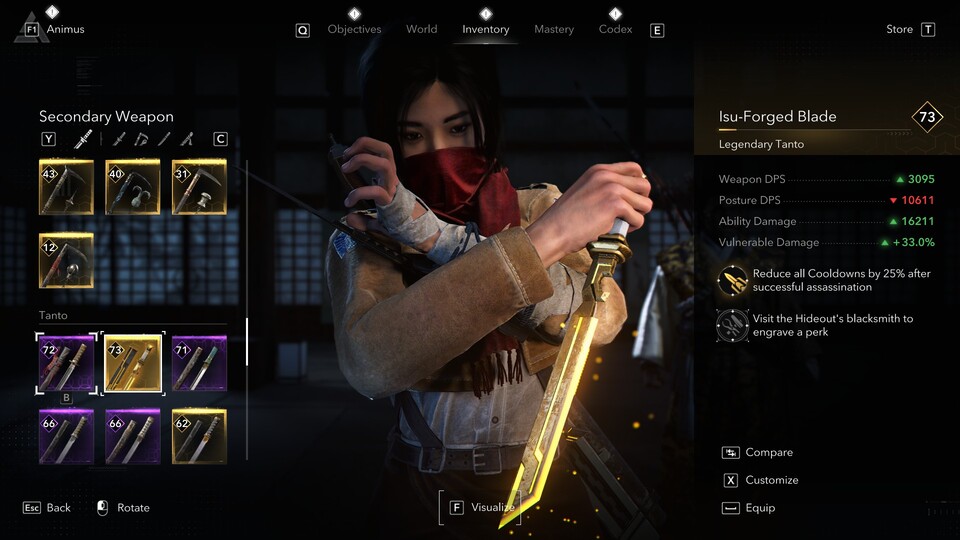Open the Objectives tab
The image size is (960, 540).
point(354,29)
